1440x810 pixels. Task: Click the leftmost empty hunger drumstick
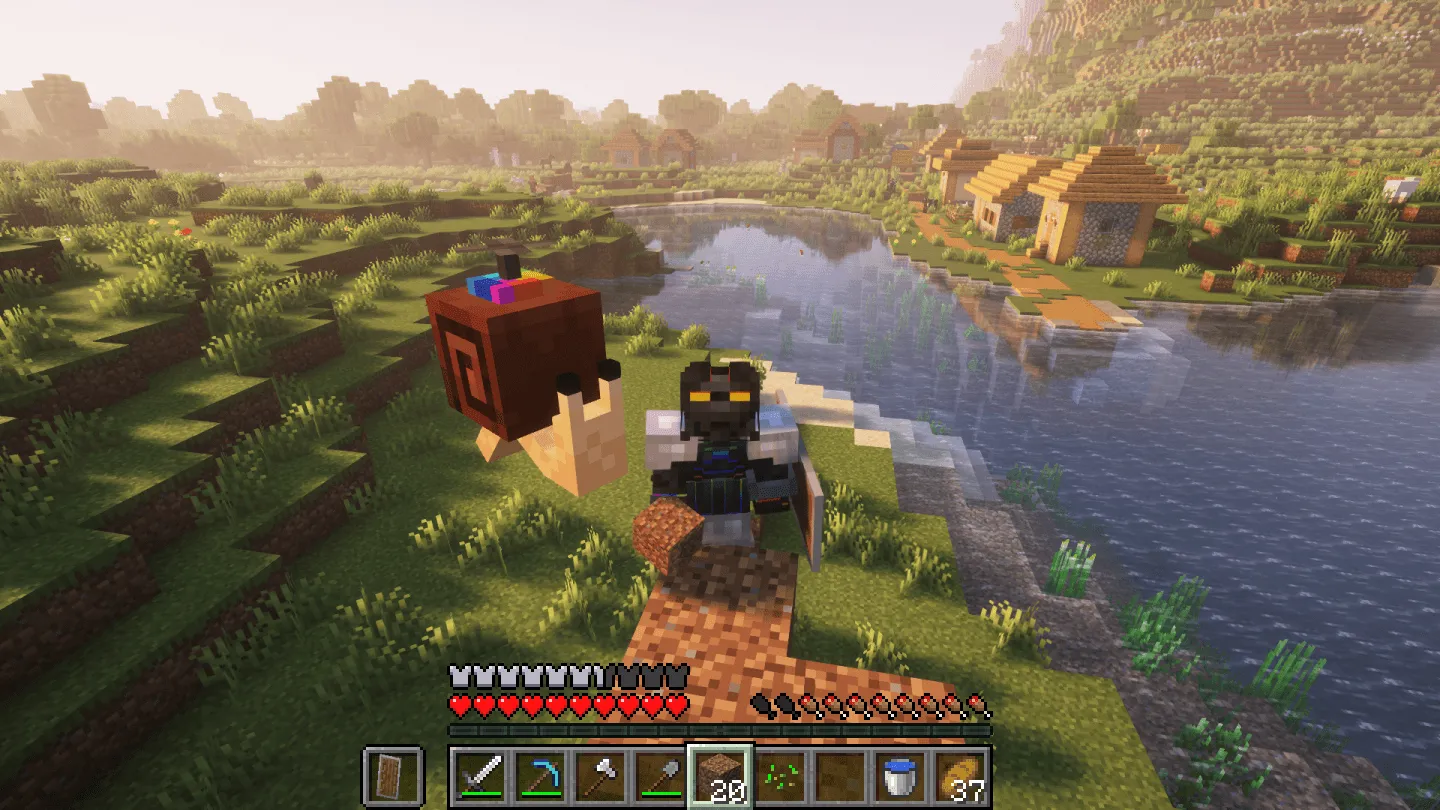[x=760, y=703]
